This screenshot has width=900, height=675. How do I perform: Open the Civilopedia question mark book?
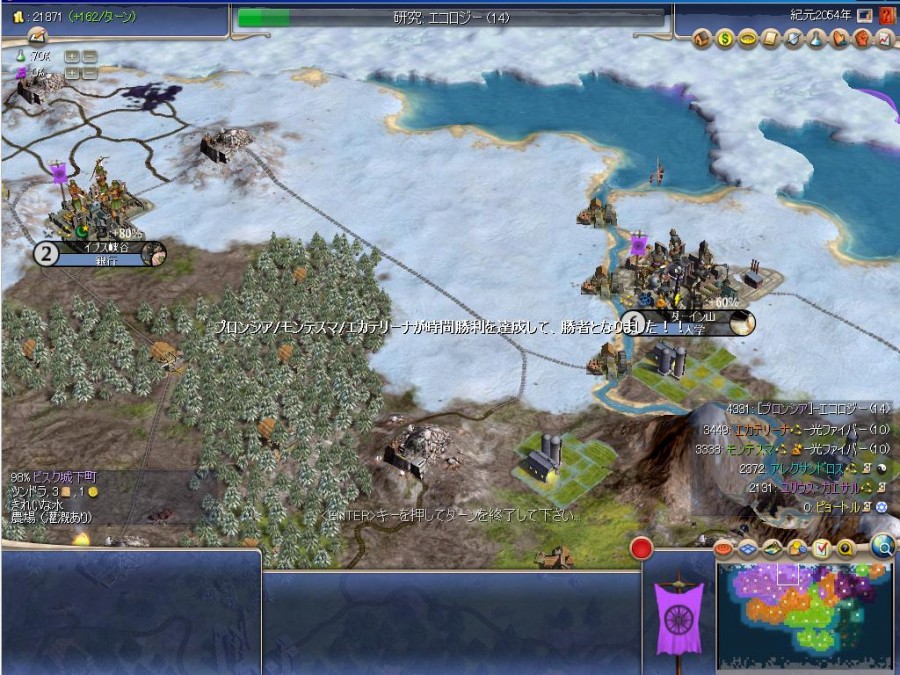pos(886,16)
